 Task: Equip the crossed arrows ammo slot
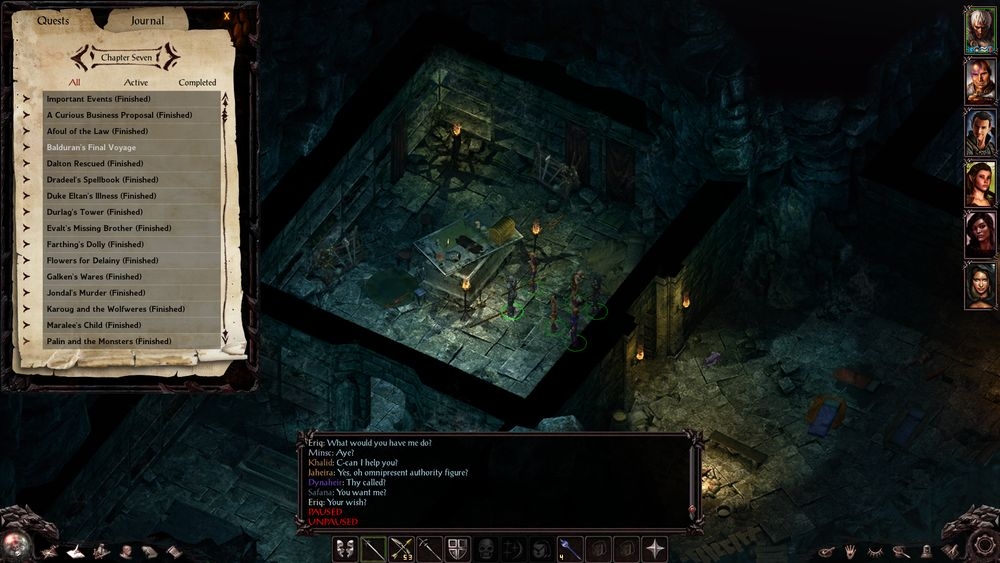click(x=402, y=548)
